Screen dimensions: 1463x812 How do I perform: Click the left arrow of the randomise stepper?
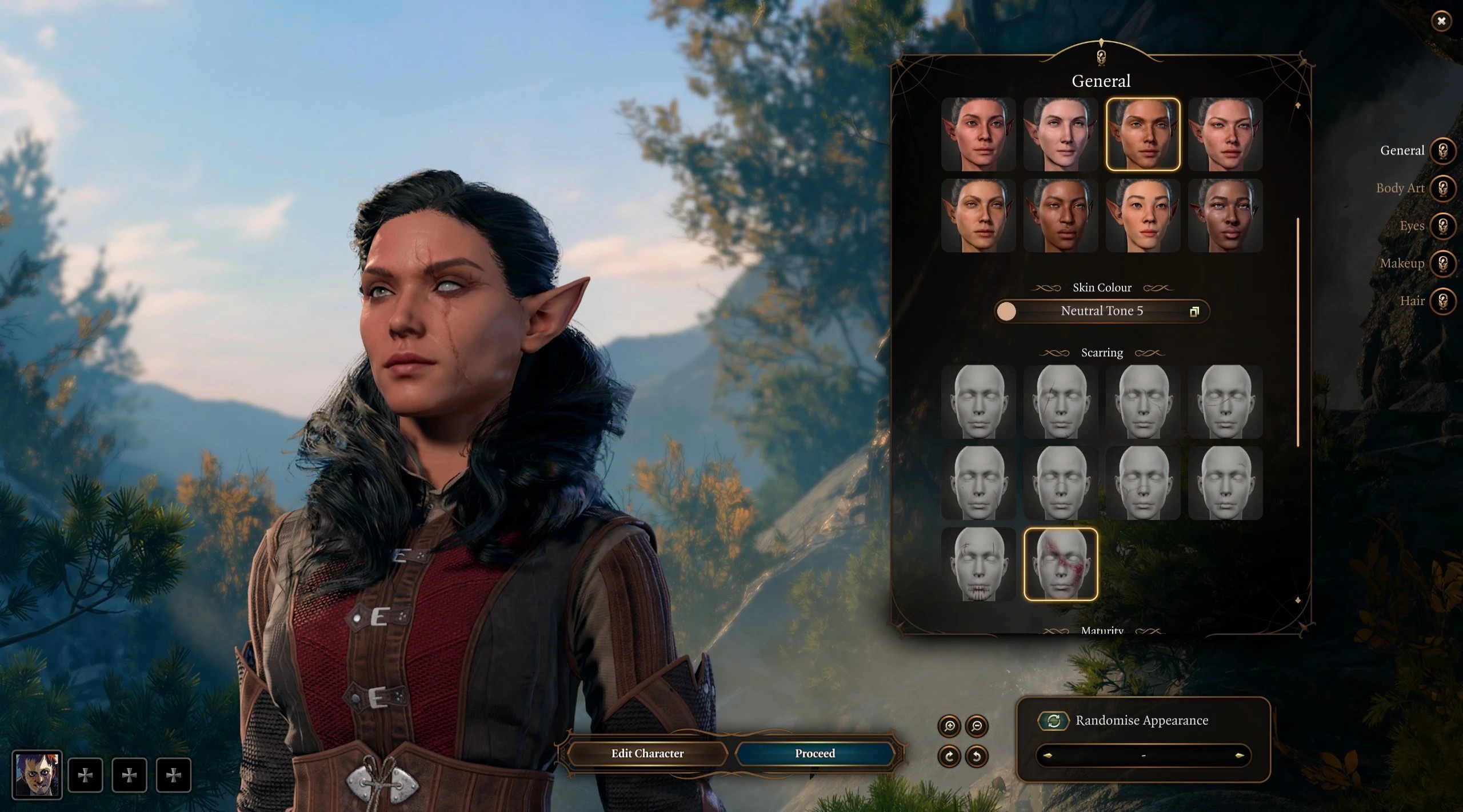1048,755
